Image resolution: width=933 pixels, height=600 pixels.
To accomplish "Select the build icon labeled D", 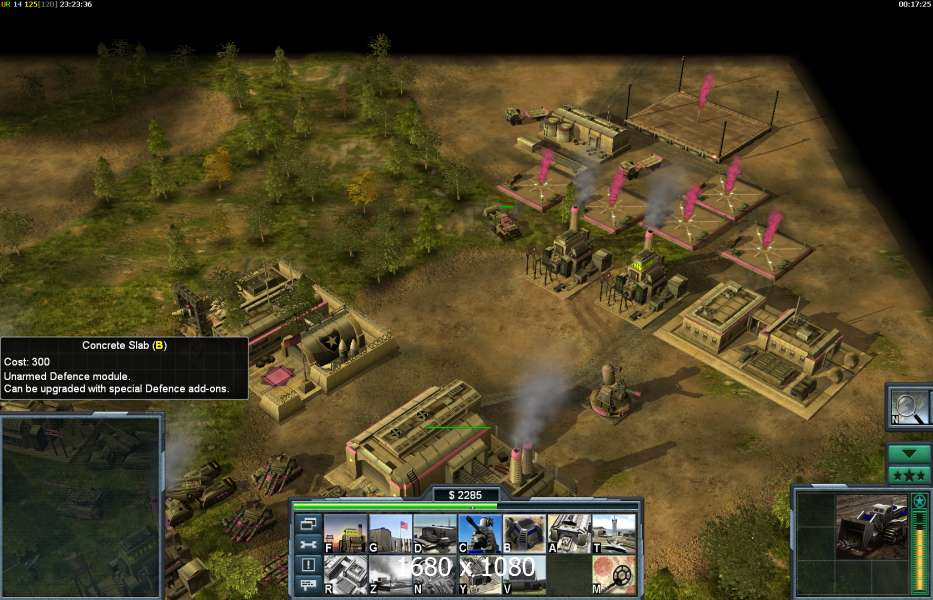I will click(x=434, y=533).
